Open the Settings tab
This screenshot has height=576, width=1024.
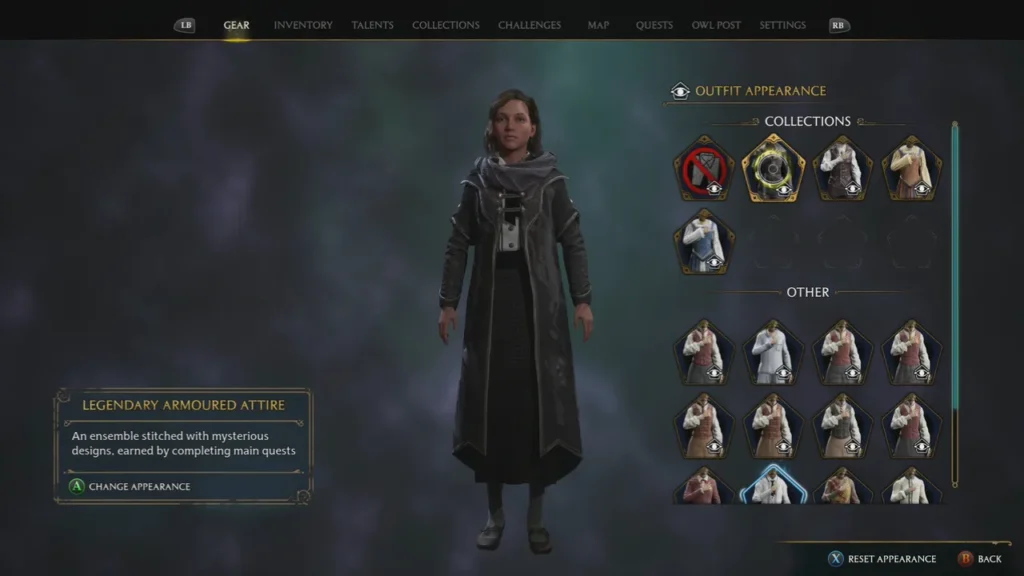point(783,25)
